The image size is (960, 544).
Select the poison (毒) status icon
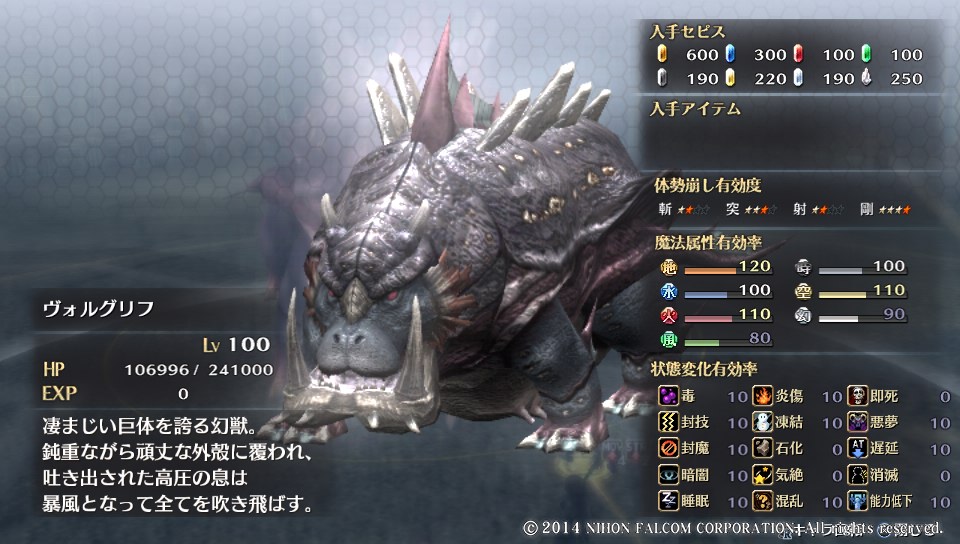click(x=669, y=397)
